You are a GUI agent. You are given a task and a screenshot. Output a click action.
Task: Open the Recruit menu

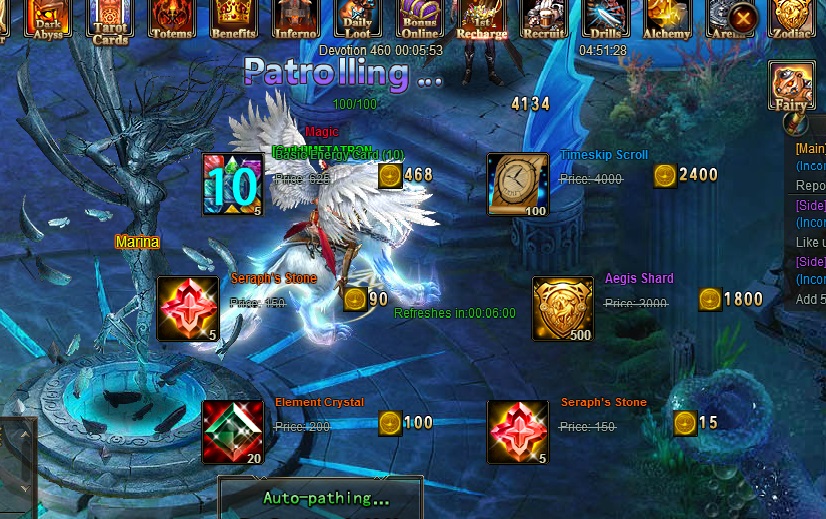point(544,19)
